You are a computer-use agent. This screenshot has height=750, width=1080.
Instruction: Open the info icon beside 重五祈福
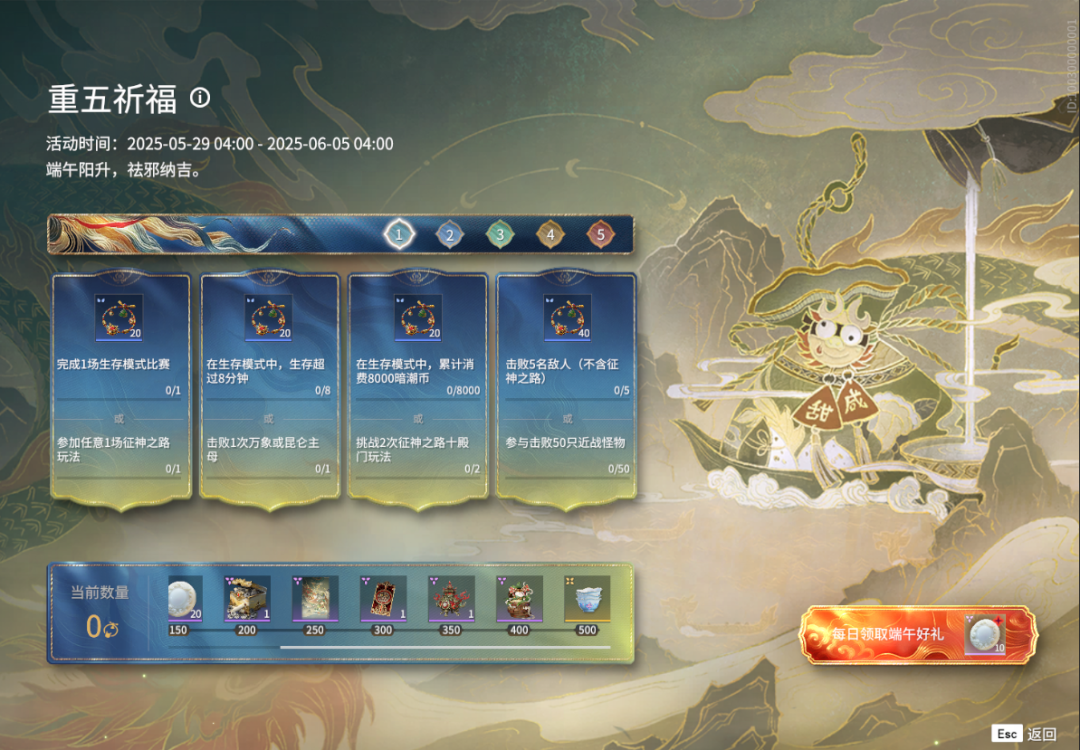[200, 97]
